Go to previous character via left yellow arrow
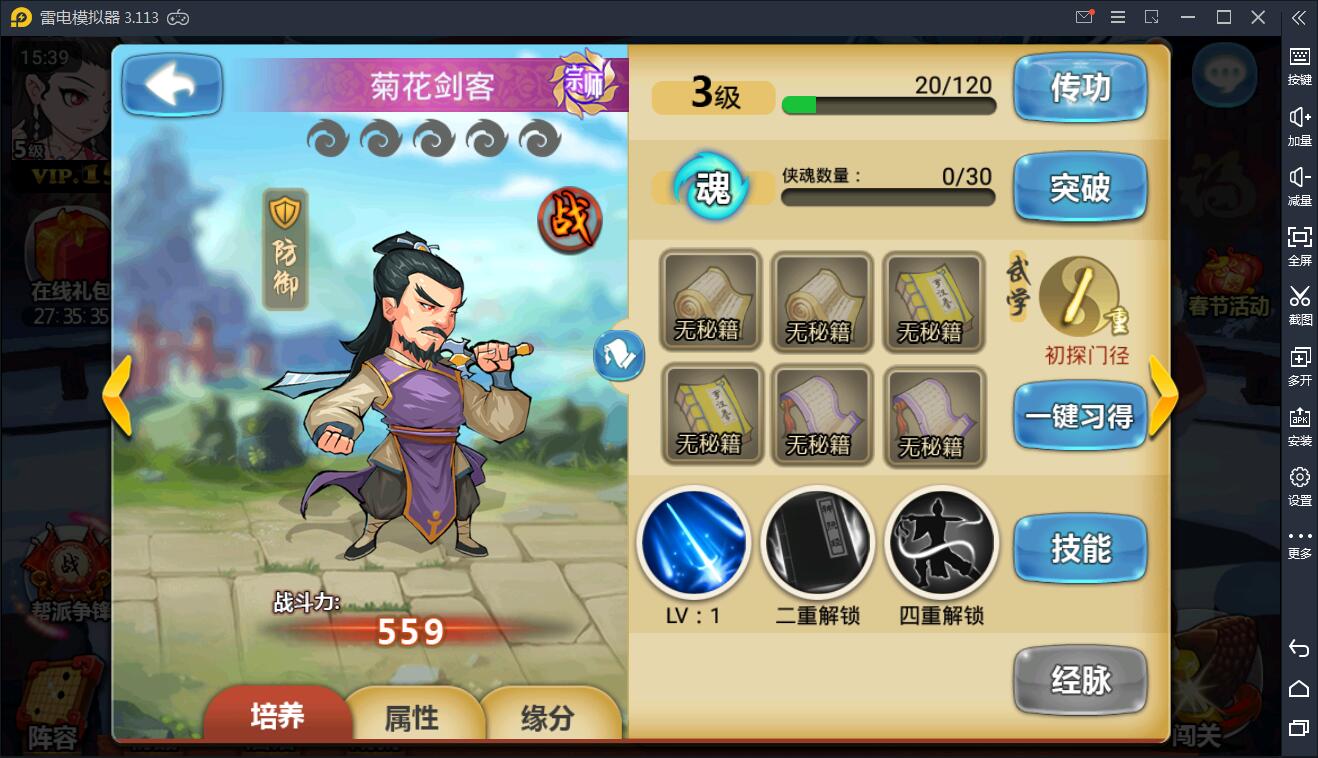This screenshot has height=758, width=1318. pyautogui.click(x=118, y=399)
